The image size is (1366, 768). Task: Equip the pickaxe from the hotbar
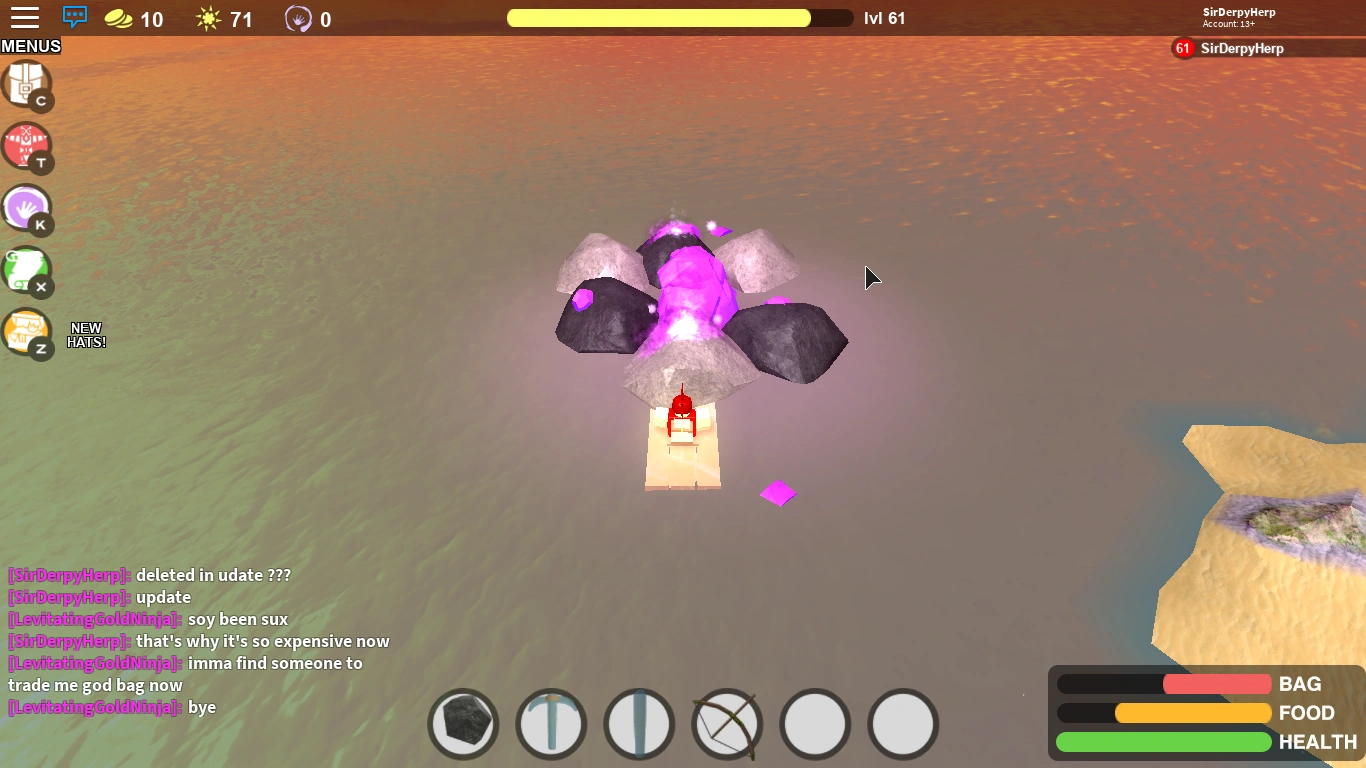pyautogui.click(x=551, y=723)
